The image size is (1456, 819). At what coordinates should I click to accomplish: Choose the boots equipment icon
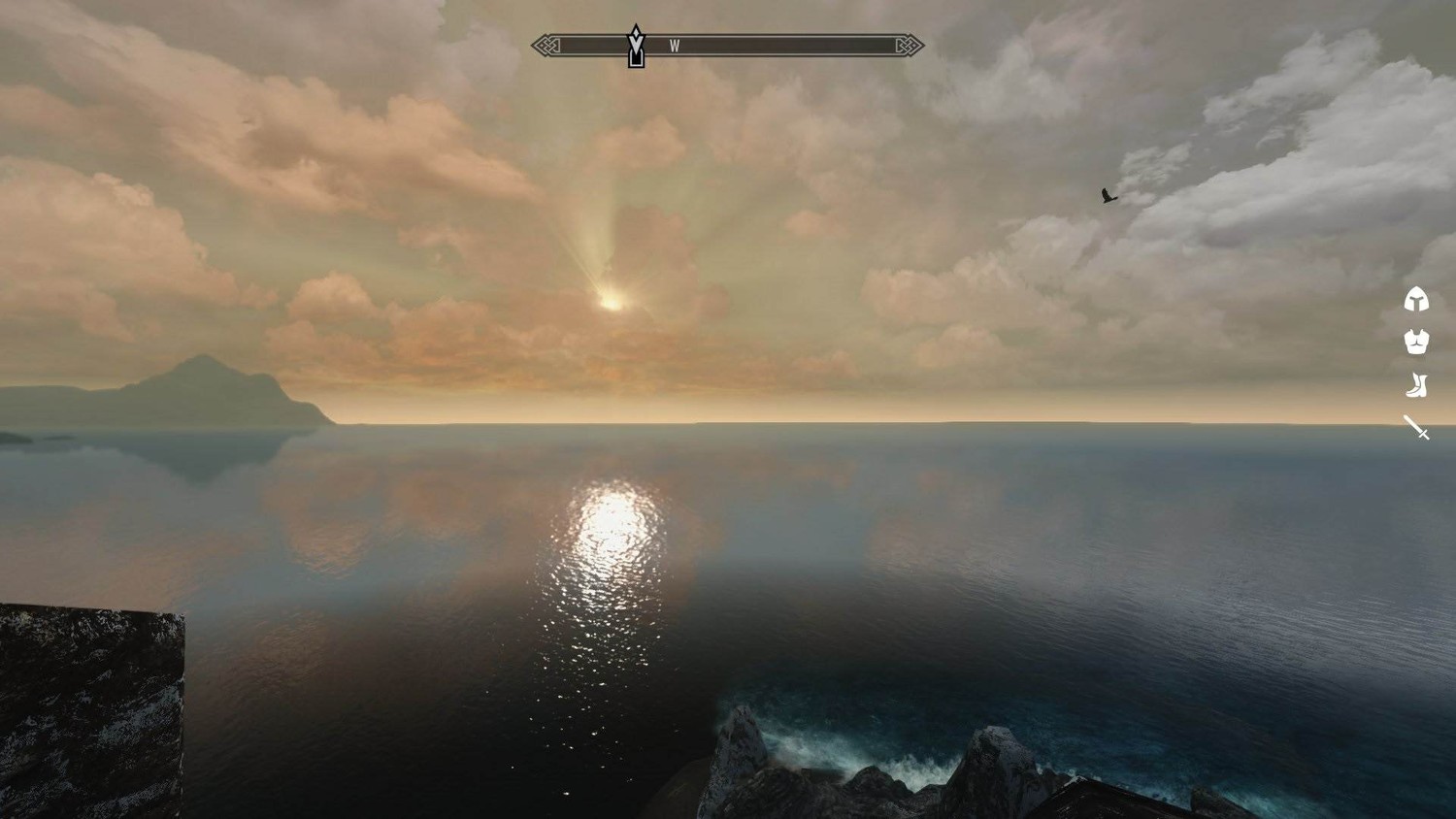pyautogui.click(x=1416, y=385)
